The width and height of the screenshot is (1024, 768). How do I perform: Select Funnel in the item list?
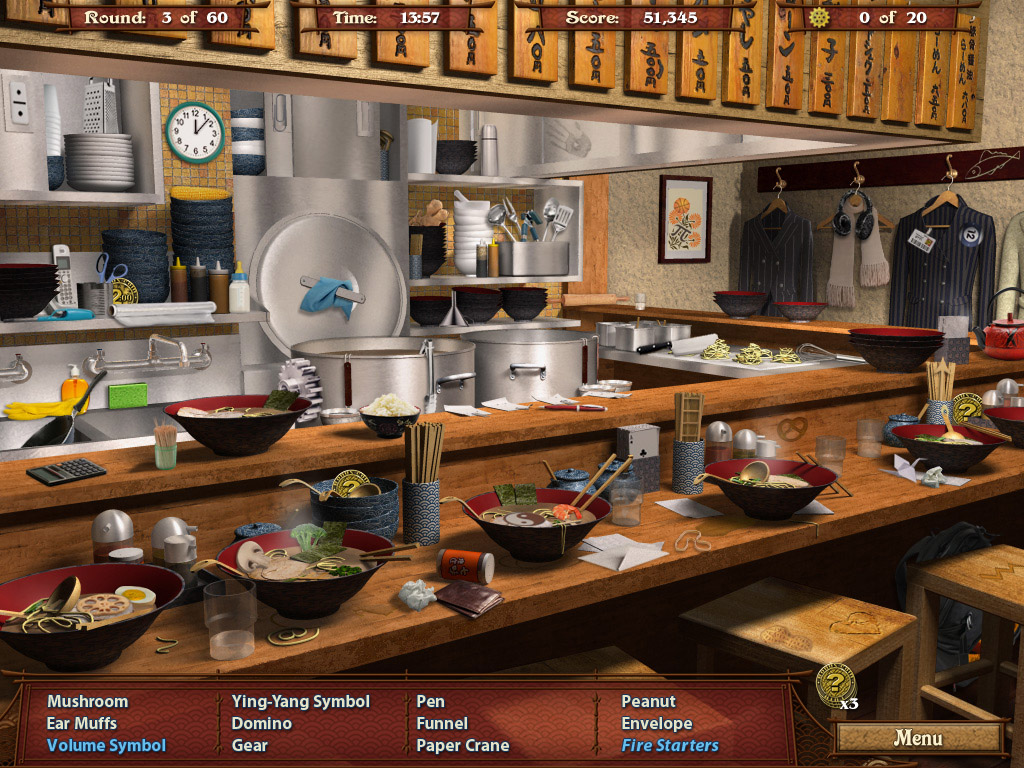point(442,723)
